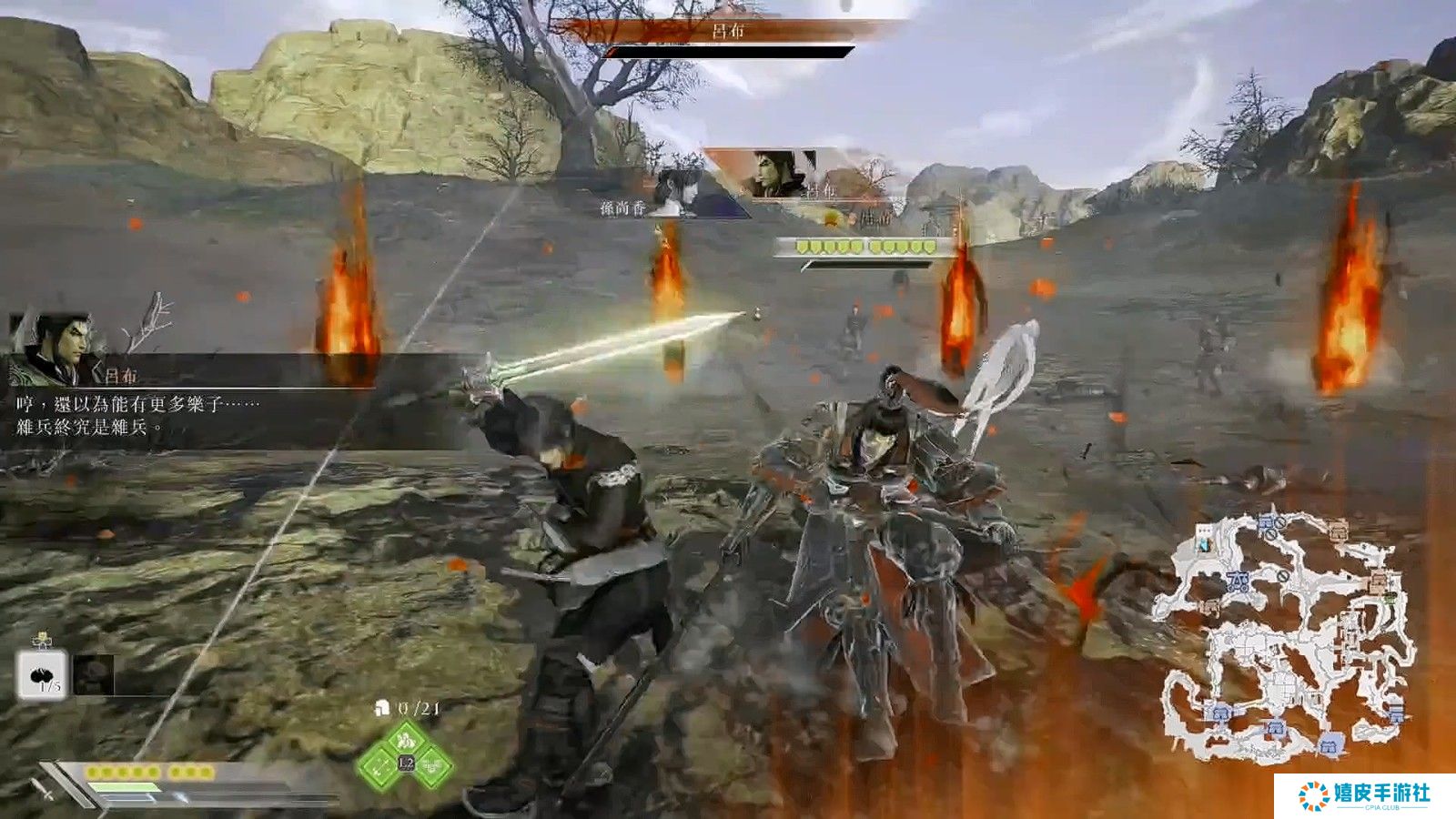Select the darkened slot beside the meat bun
Viewport: 1456px width, 819px height.
pos(94,674)
